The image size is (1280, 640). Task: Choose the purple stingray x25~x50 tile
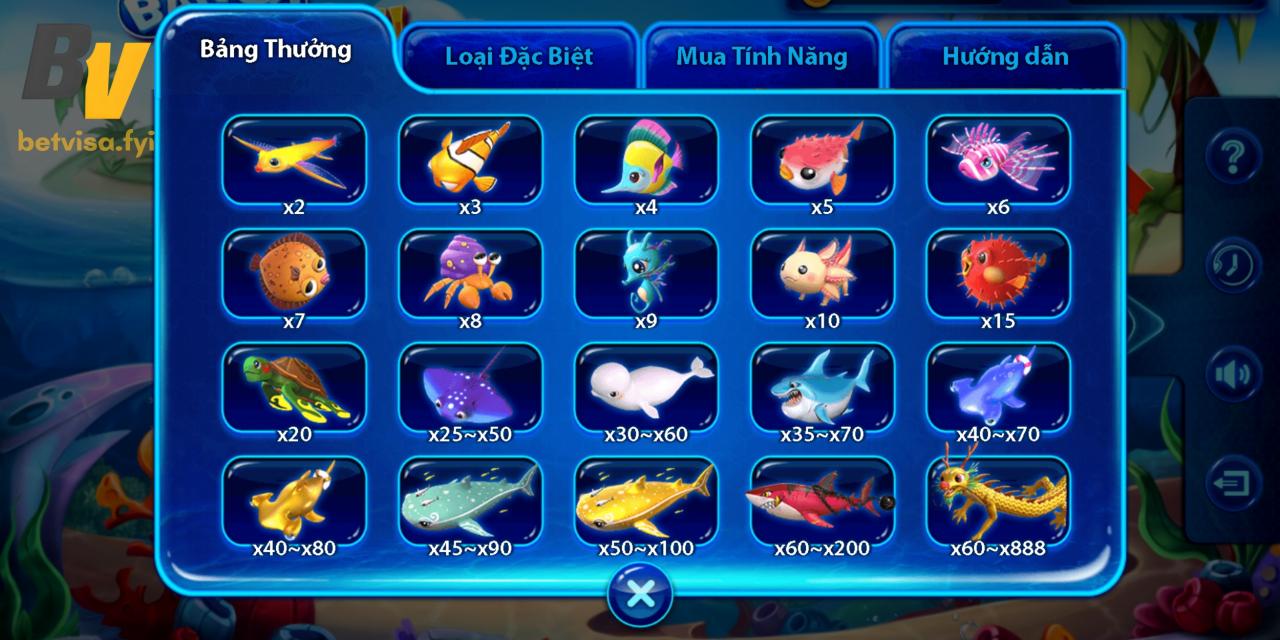tap(470, 387)
